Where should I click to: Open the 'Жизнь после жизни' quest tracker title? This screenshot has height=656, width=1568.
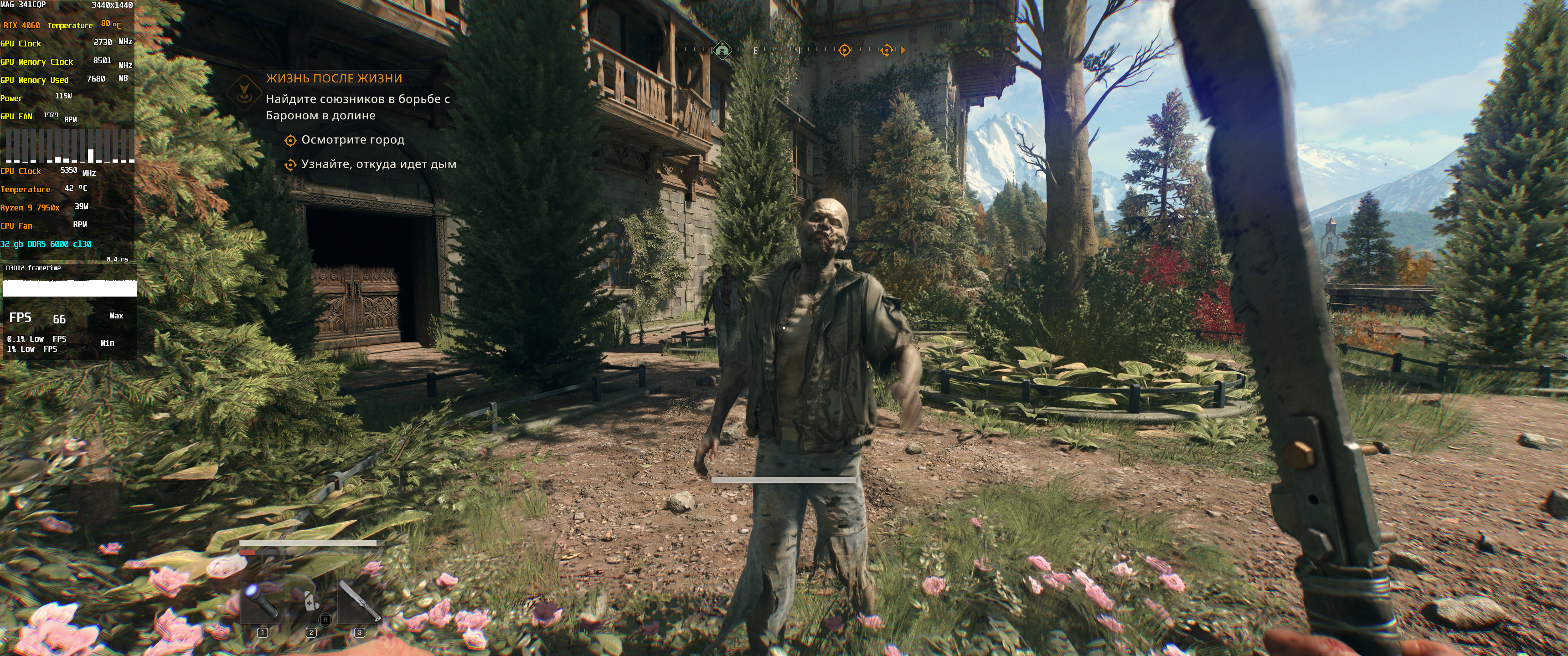[334, 78]
